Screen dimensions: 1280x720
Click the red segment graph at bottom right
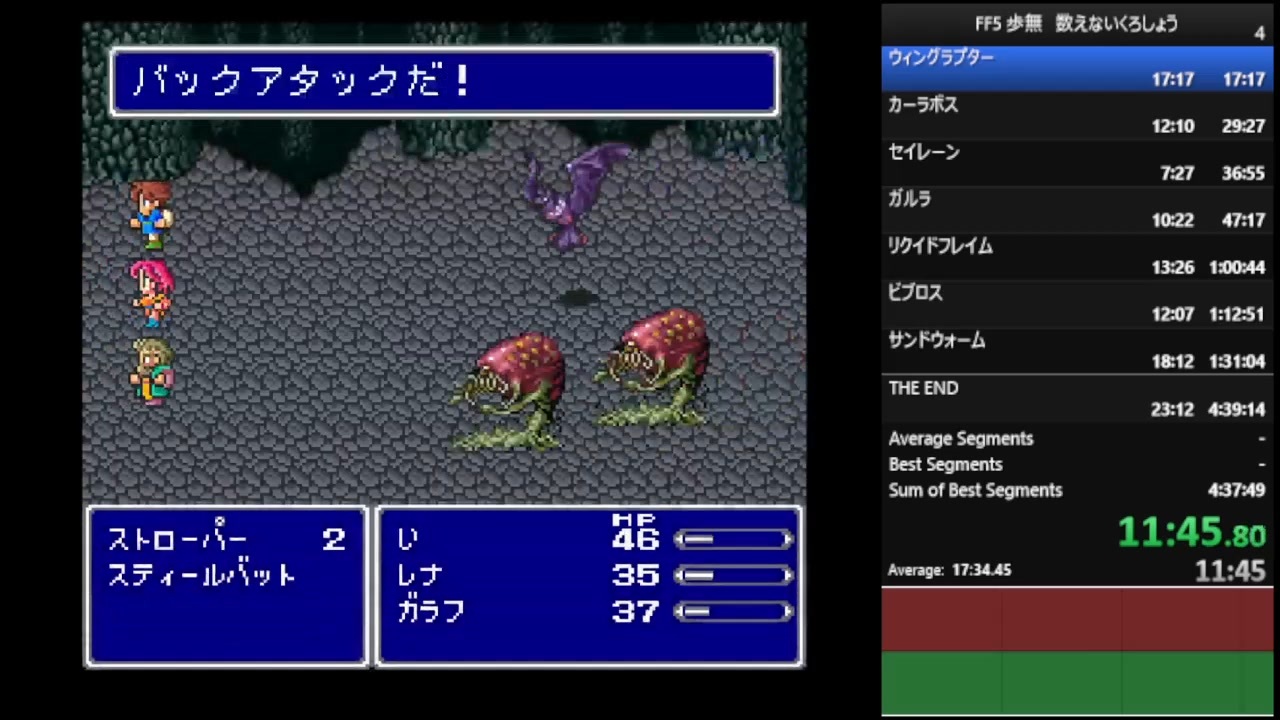1077,620
